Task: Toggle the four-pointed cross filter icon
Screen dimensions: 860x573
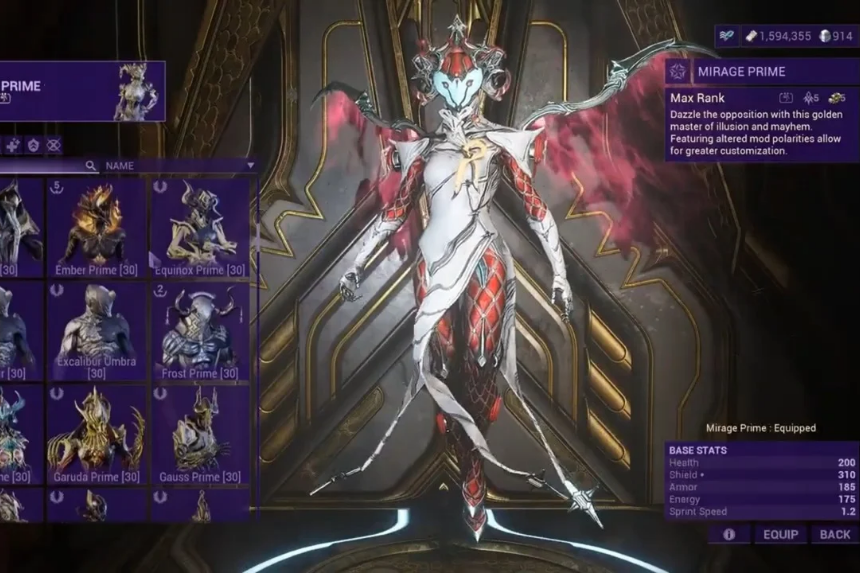Action: (12, 145)
